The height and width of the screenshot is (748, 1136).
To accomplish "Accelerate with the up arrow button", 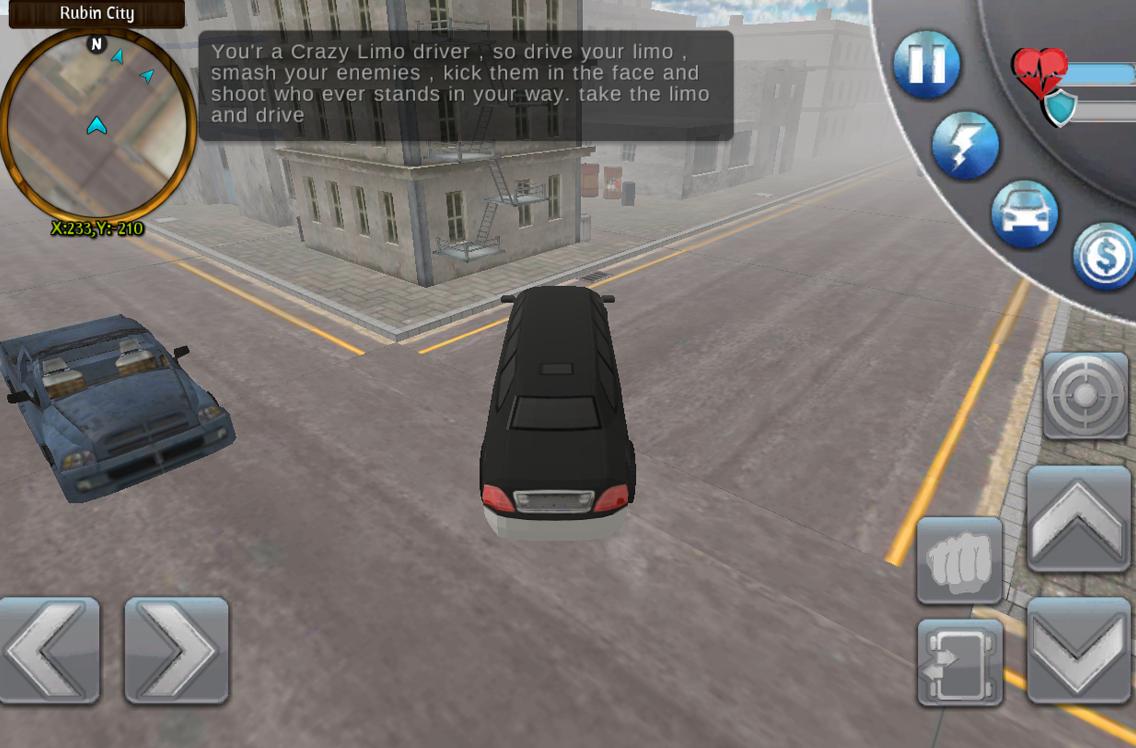I will coord(1078,518).
